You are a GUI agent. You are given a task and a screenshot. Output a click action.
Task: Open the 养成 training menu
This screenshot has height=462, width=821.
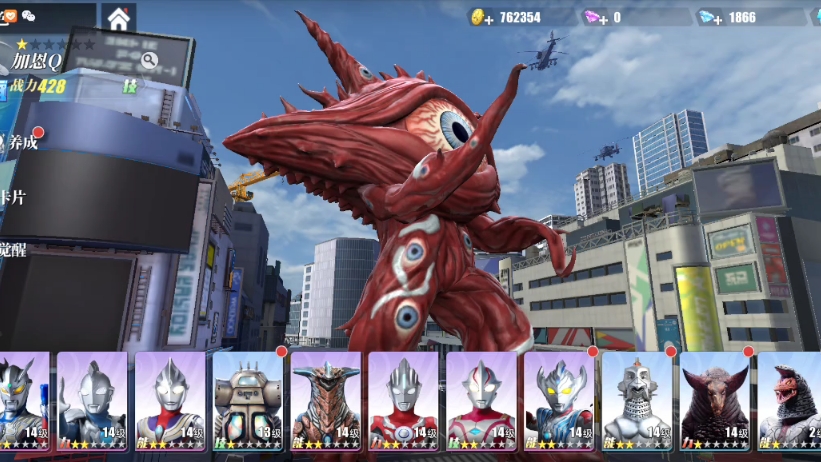(20, 142)
